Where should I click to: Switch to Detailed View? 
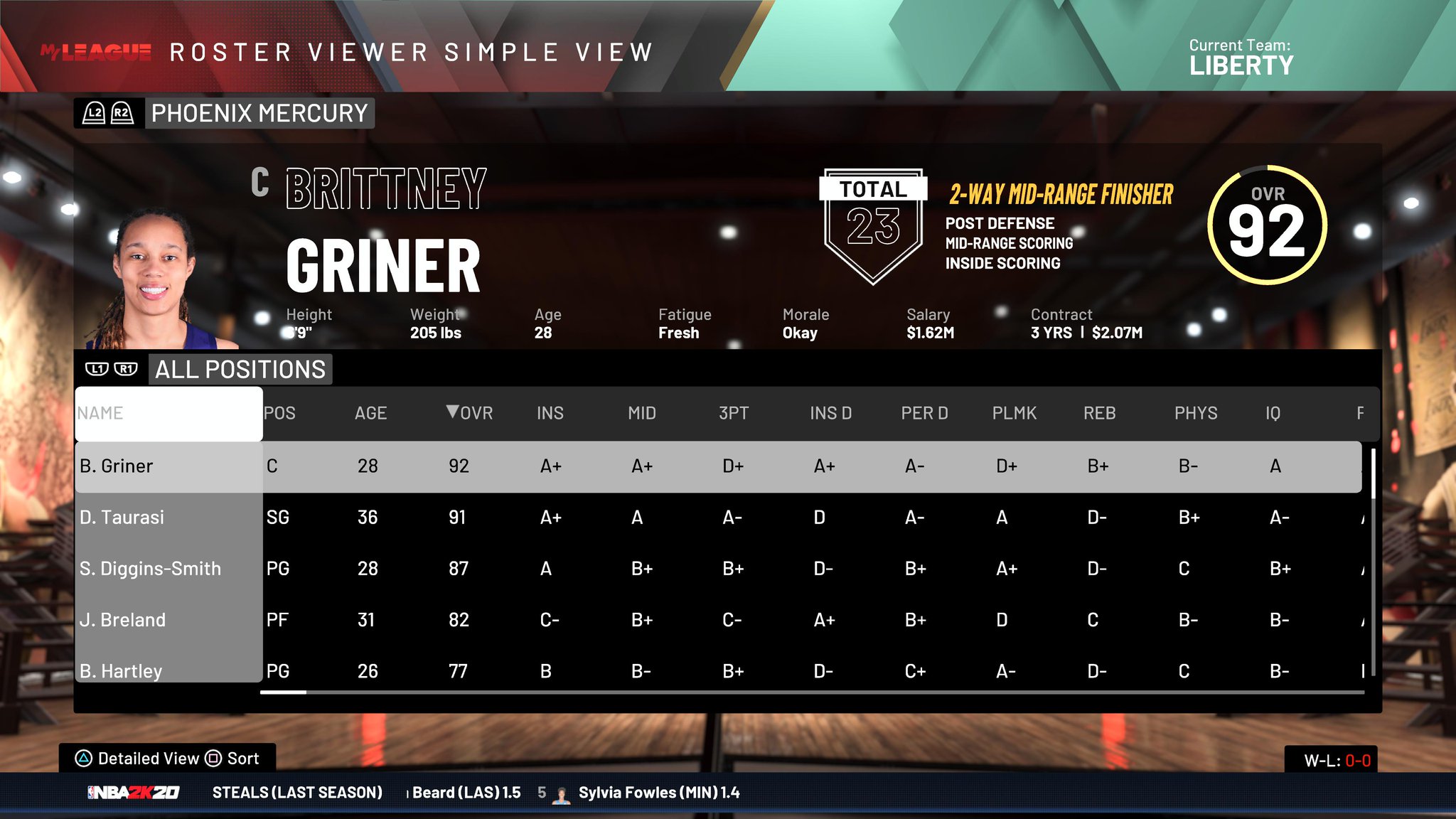coord(147,759)
